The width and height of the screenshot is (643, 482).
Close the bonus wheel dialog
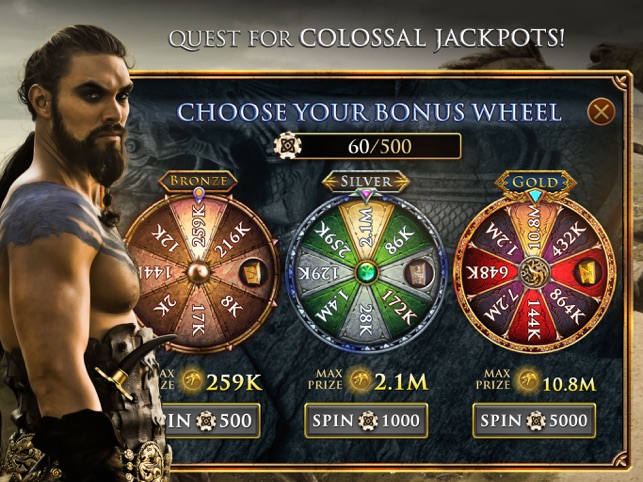(x=601, y=110)
